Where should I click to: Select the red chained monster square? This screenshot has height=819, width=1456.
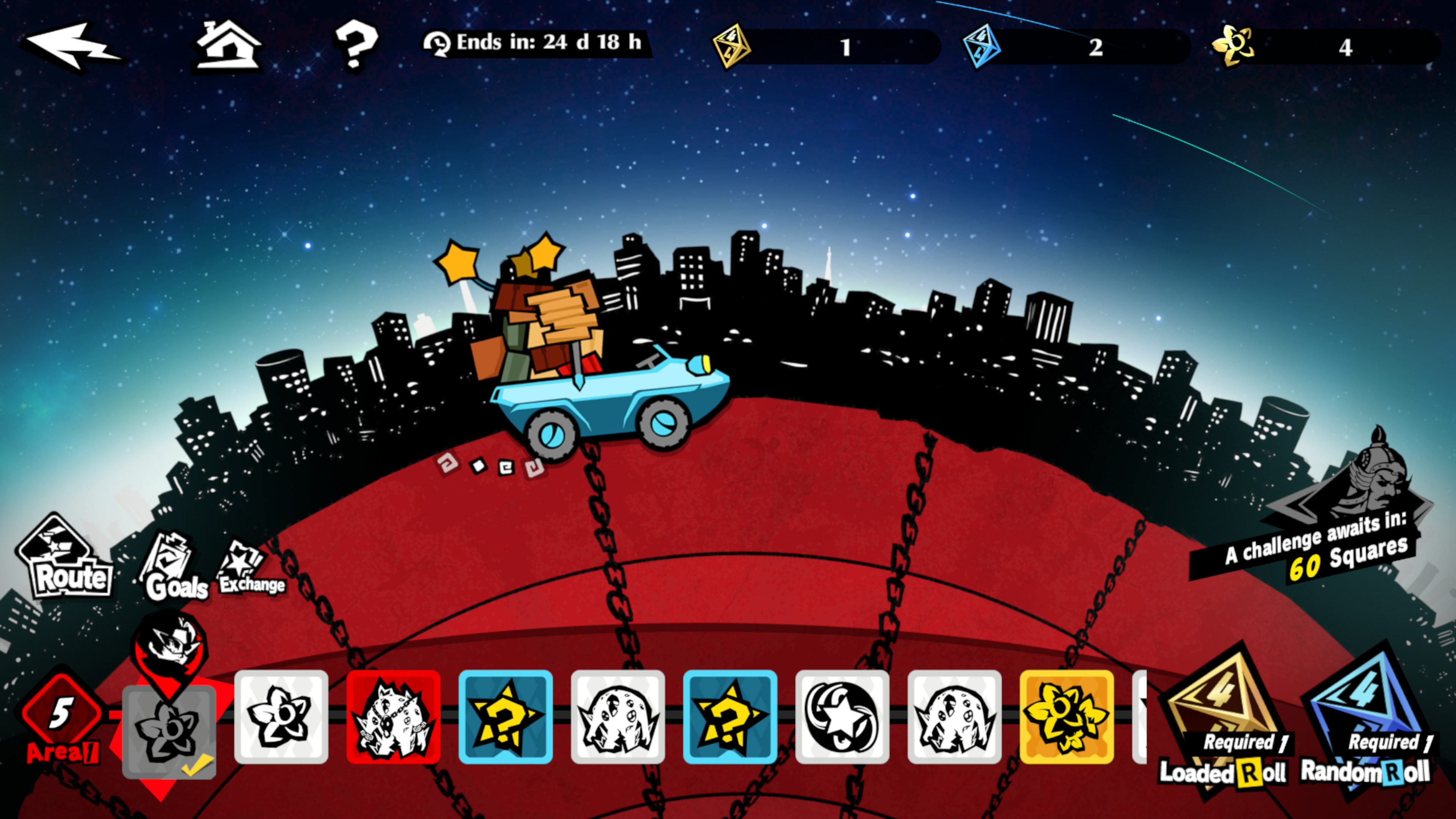[x=394, y=717]
